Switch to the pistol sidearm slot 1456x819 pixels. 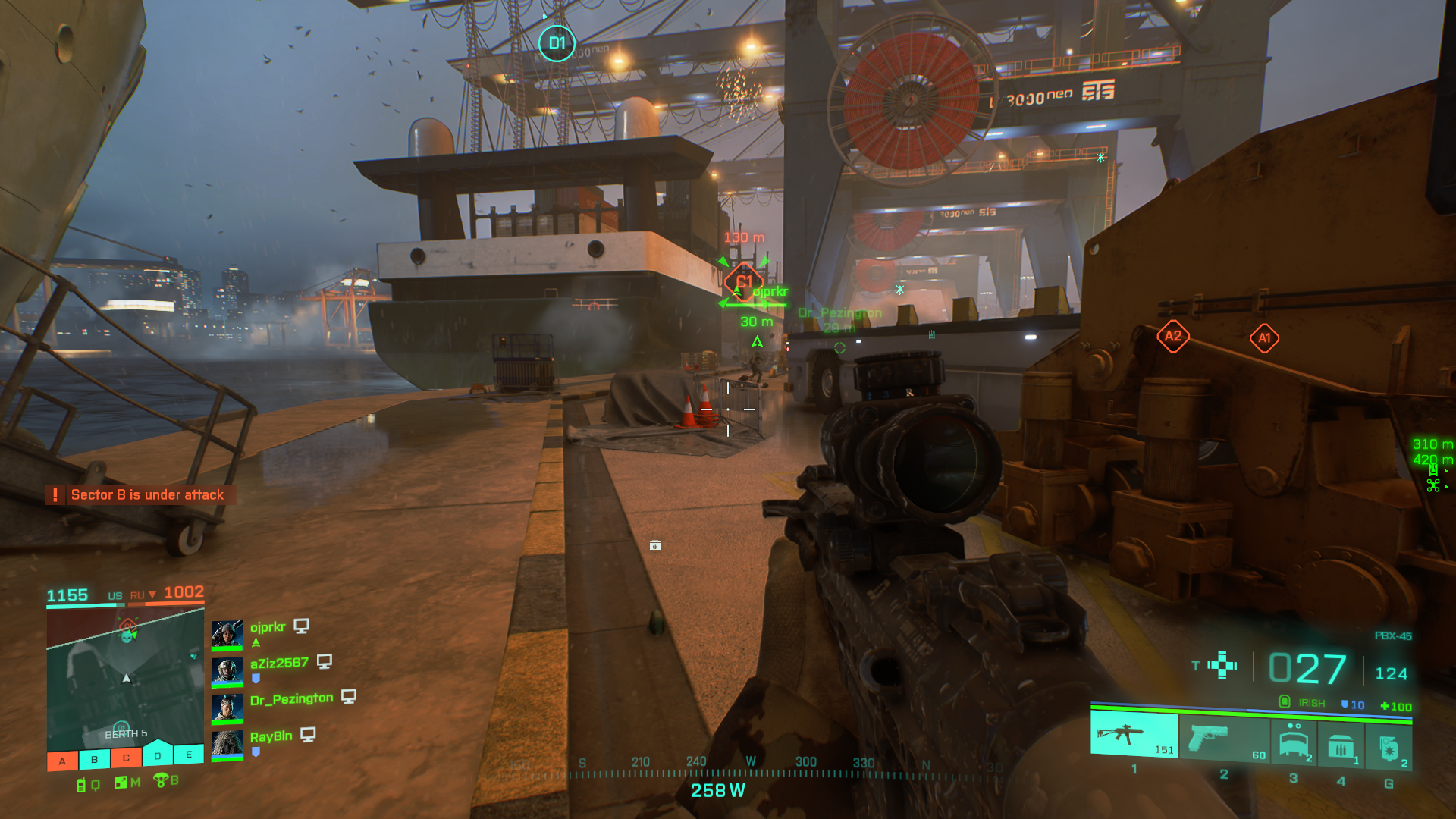pos(1222,738)
